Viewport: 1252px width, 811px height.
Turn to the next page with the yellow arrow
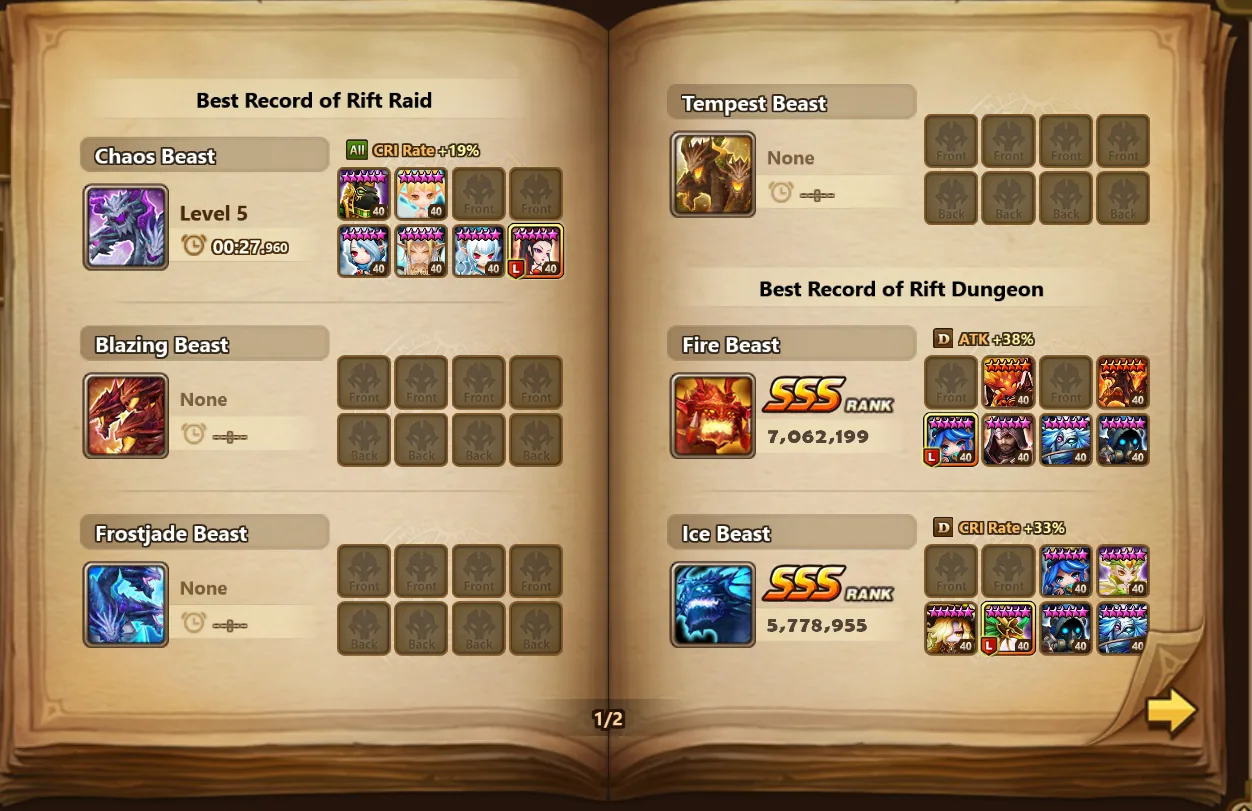point(1171,711)
